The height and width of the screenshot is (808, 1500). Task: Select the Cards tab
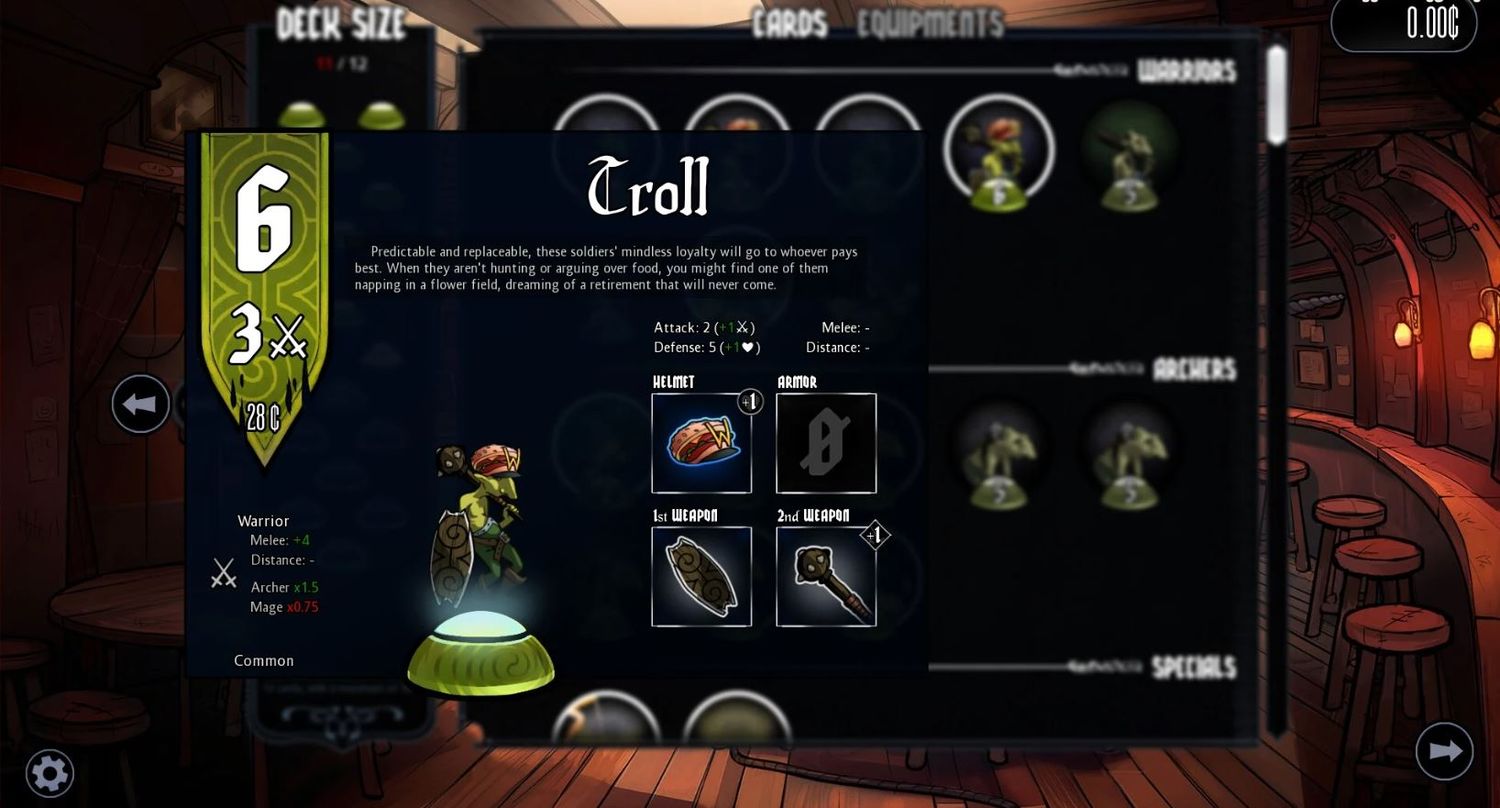[790, 24]
